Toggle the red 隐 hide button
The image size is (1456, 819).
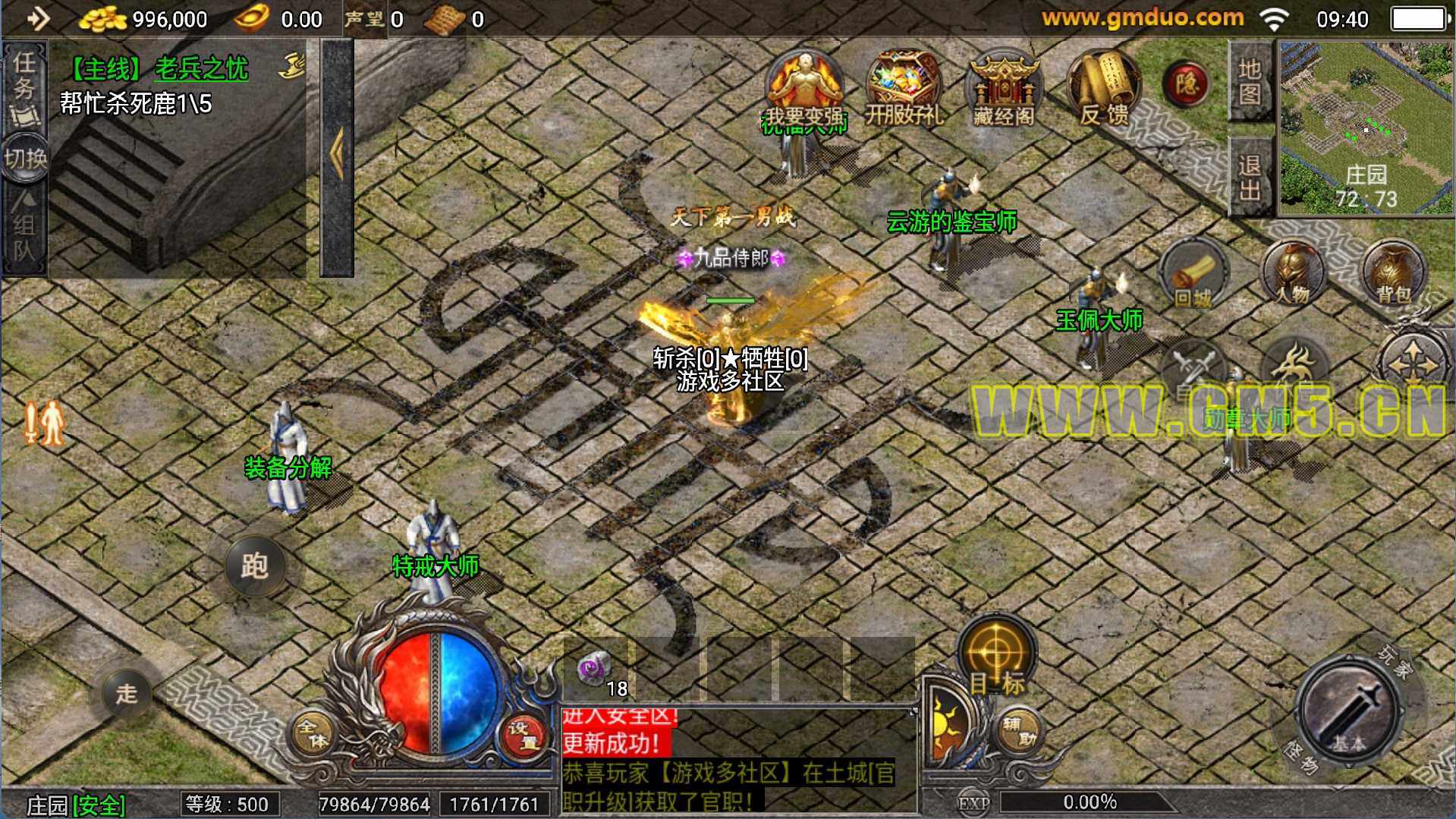point(1186,83)
